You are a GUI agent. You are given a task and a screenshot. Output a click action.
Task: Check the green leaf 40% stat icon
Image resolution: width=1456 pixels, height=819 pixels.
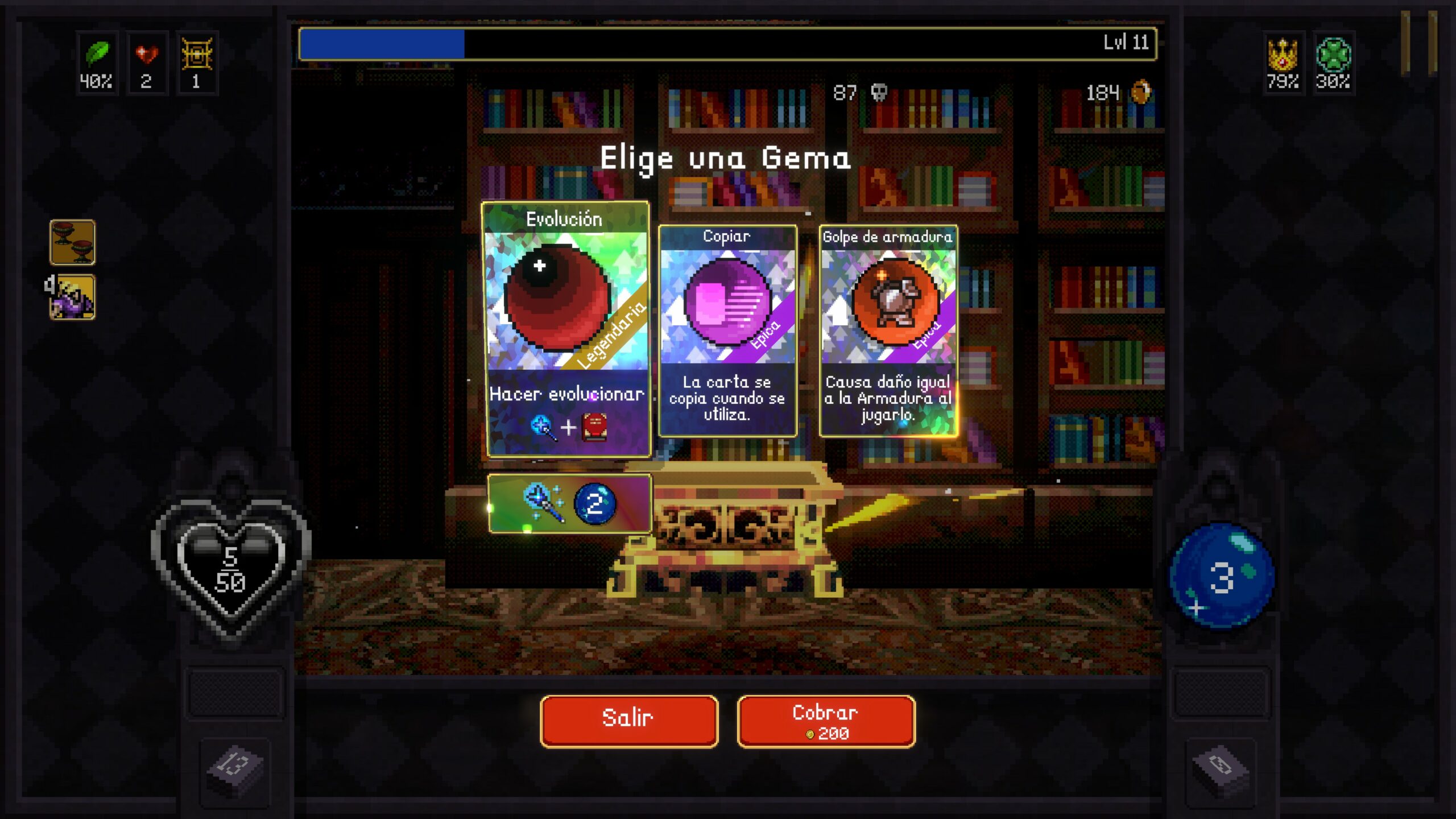[97, 63]
